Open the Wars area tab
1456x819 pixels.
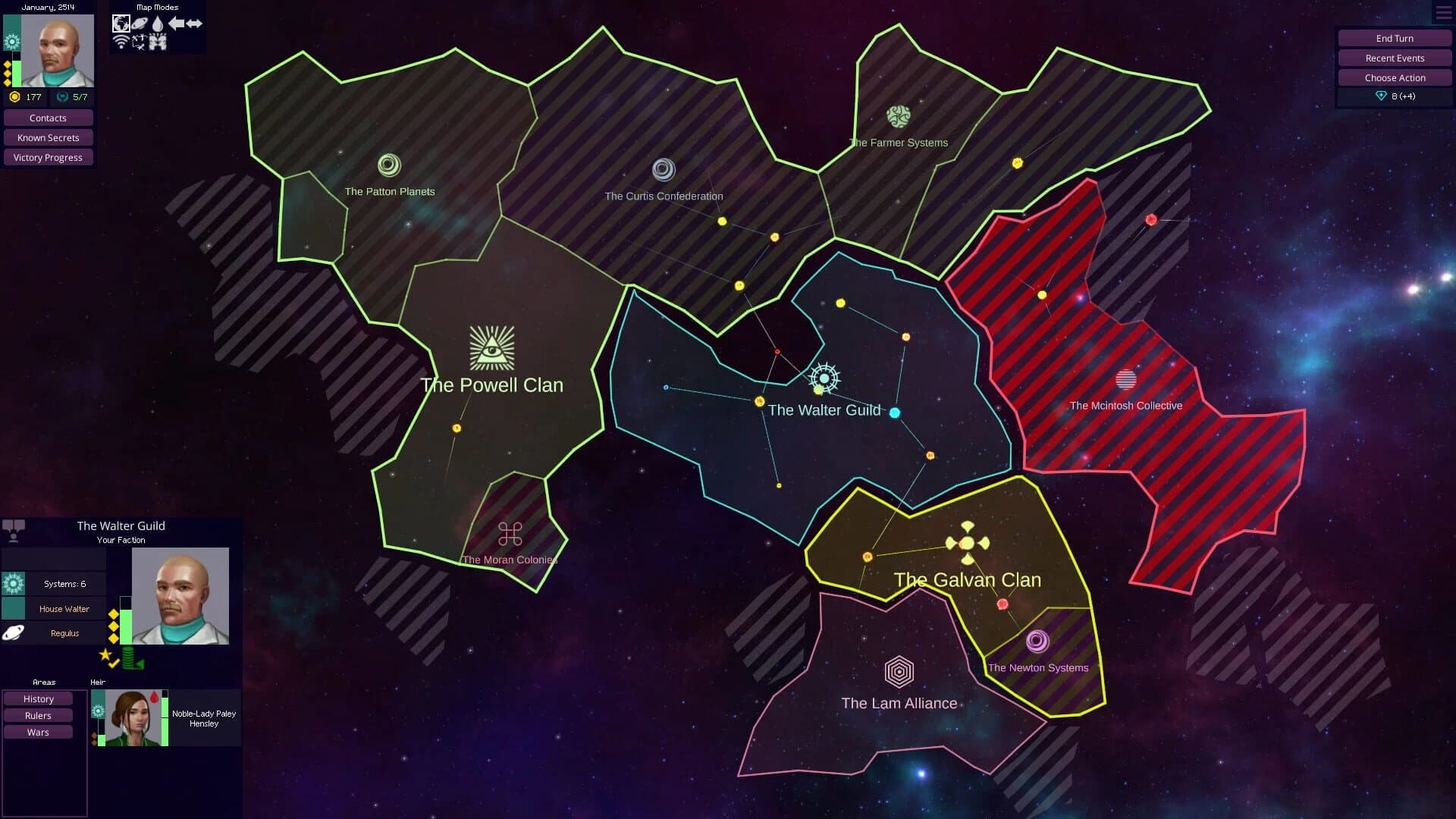click(x=38, y=732)
